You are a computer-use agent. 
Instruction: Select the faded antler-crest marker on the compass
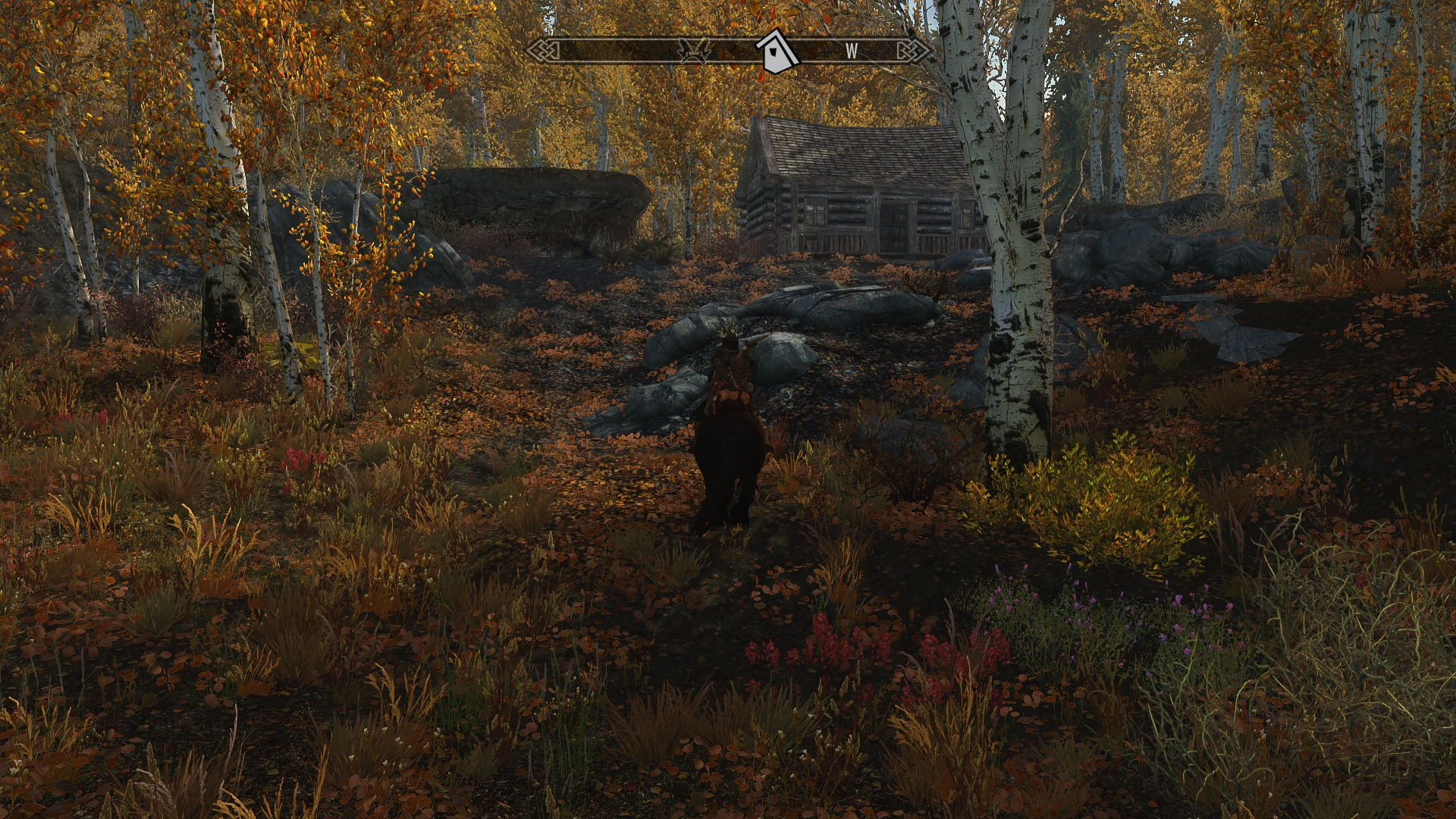[694, 51]
